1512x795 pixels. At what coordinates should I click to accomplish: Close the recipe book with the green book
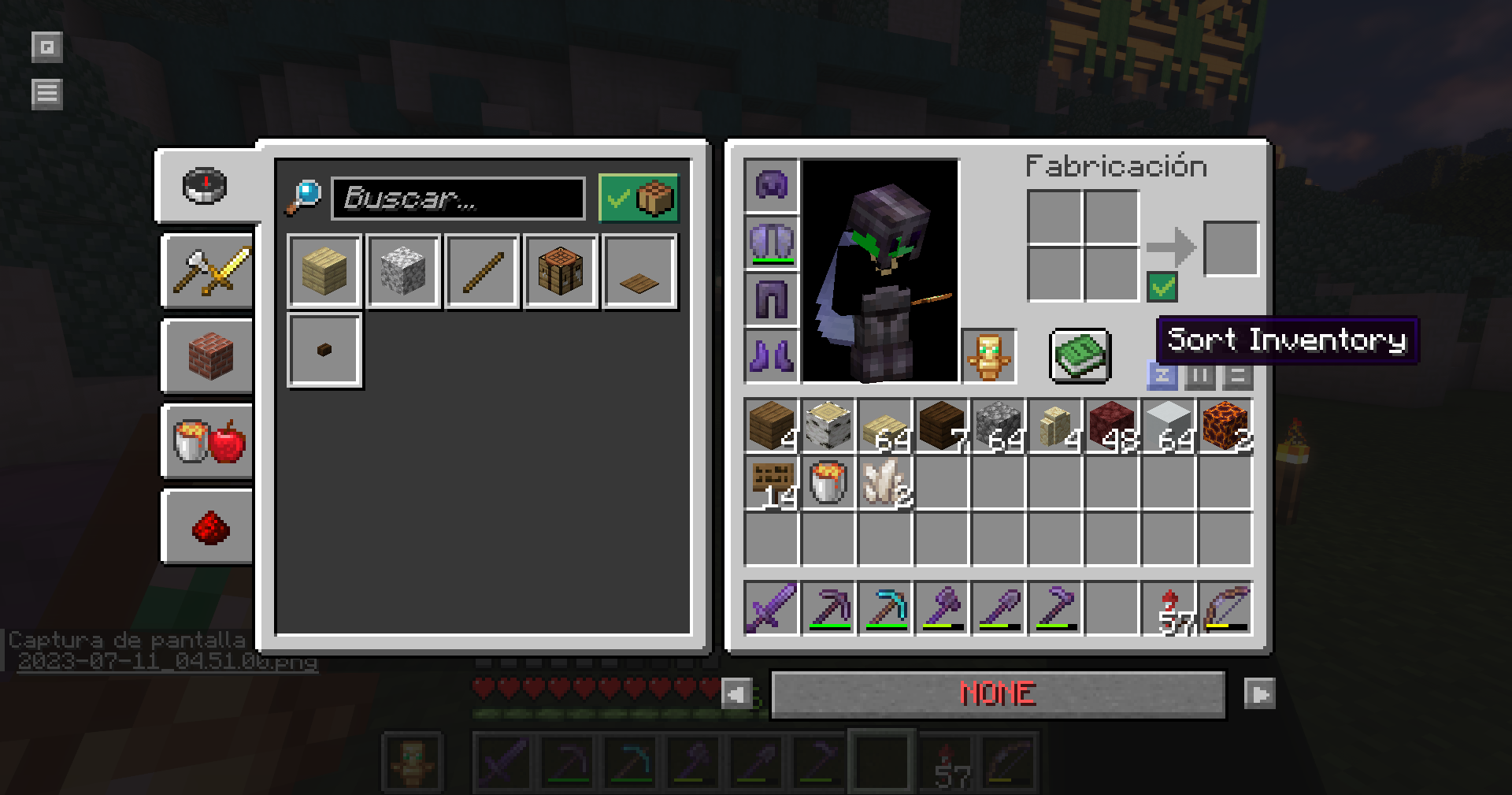click(1080, 355)
